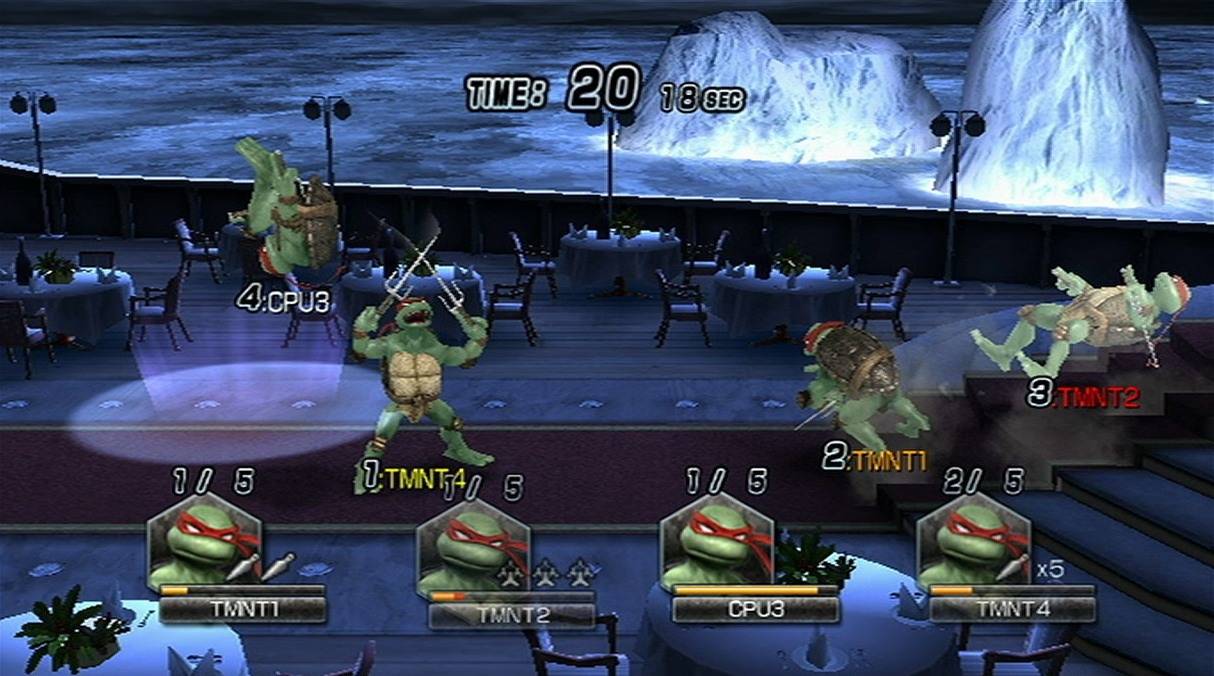Select the TMNT1 player portrait

(203, 543)
